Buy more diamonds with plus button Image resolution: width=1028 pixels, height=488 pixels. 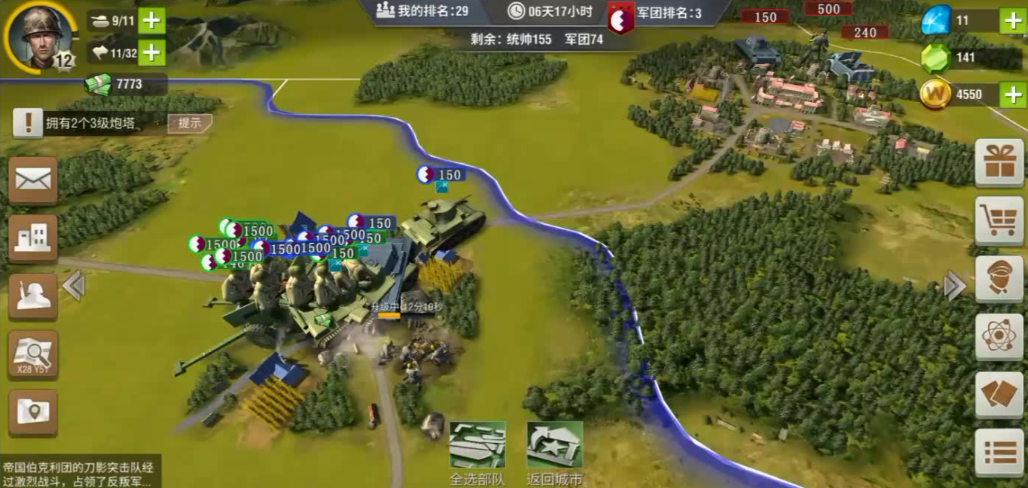click(x=1012, y=20)
